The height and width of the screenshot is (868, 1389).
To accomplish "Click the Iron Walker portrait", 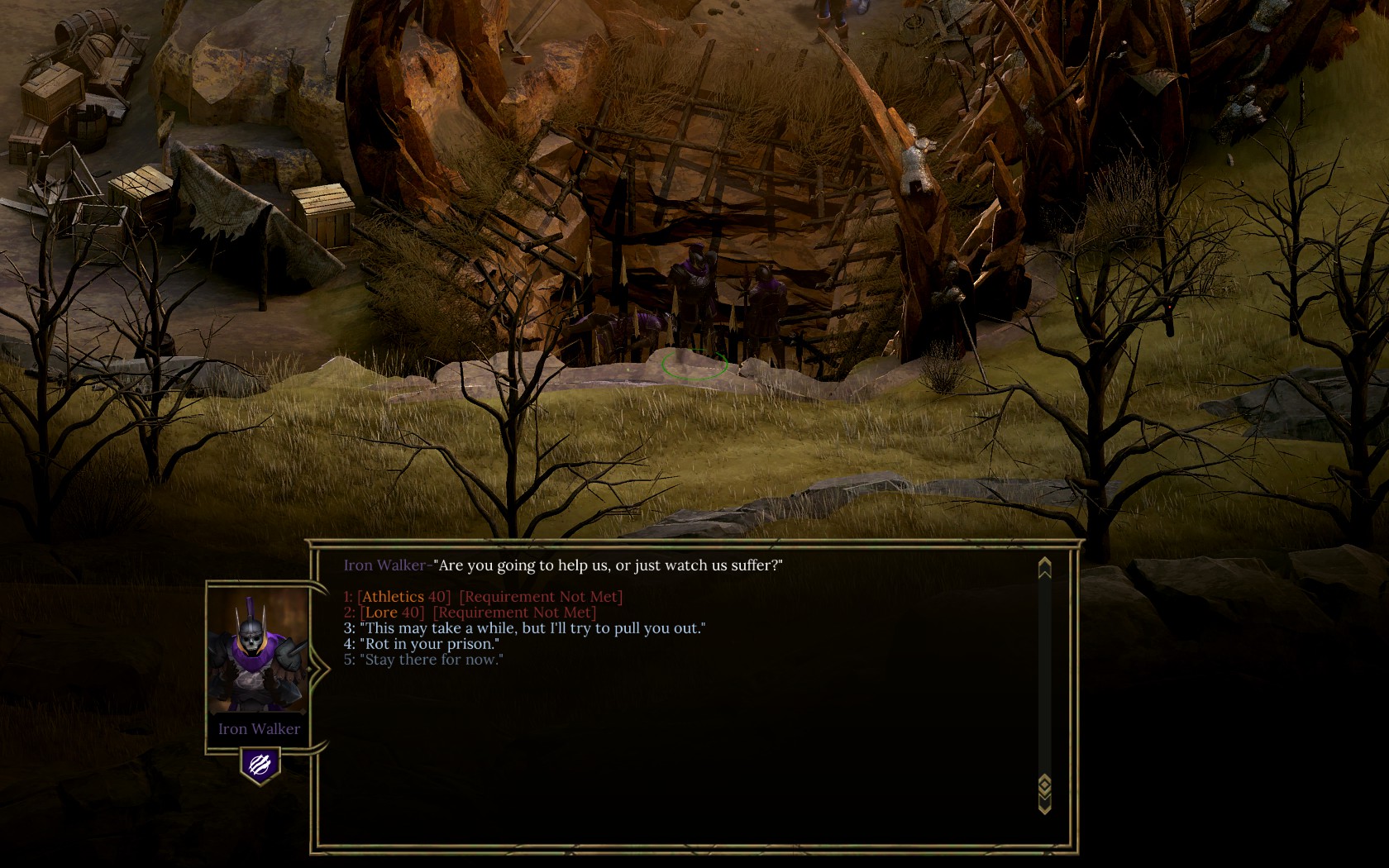I will (x=258, y=653).
